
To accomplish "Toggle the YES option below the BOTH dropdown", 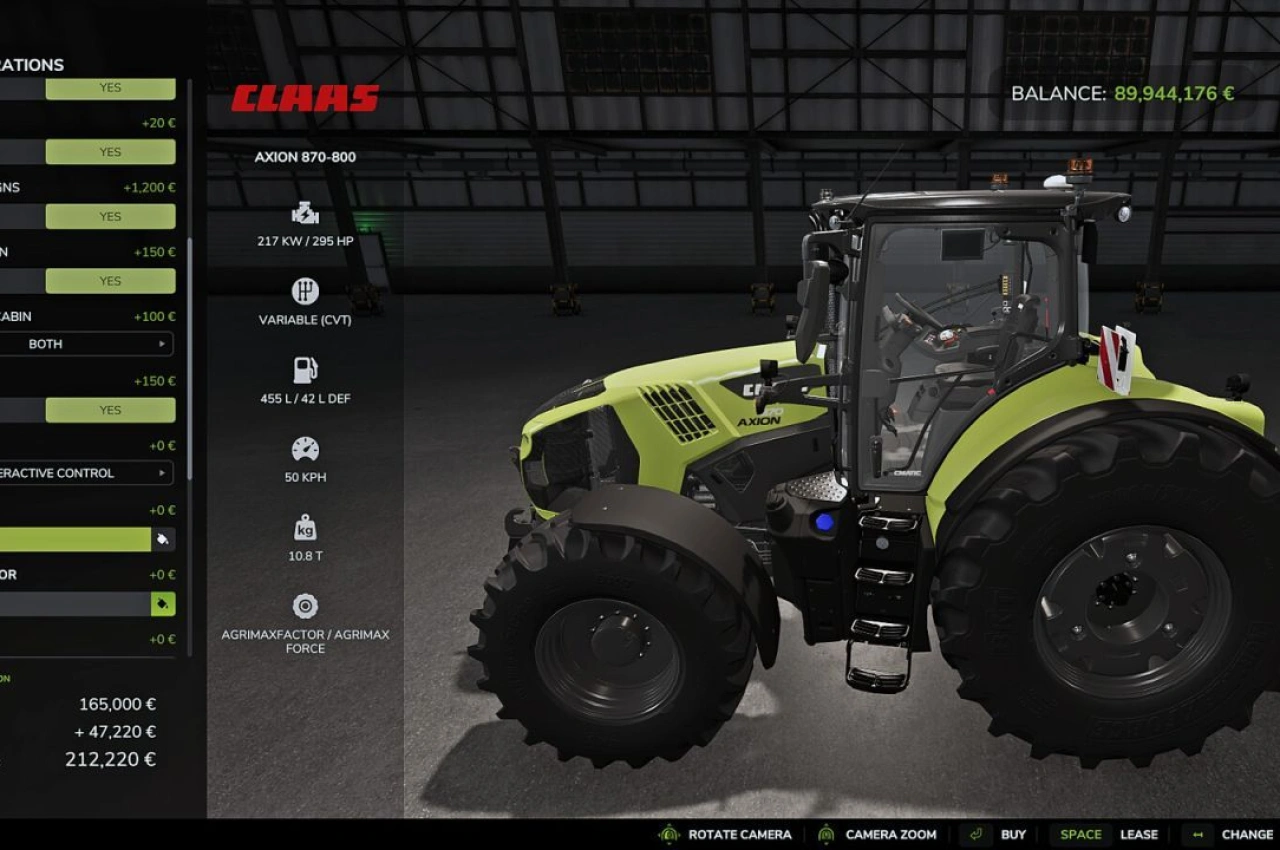I will pyautogui.click(x=109, y=409).
